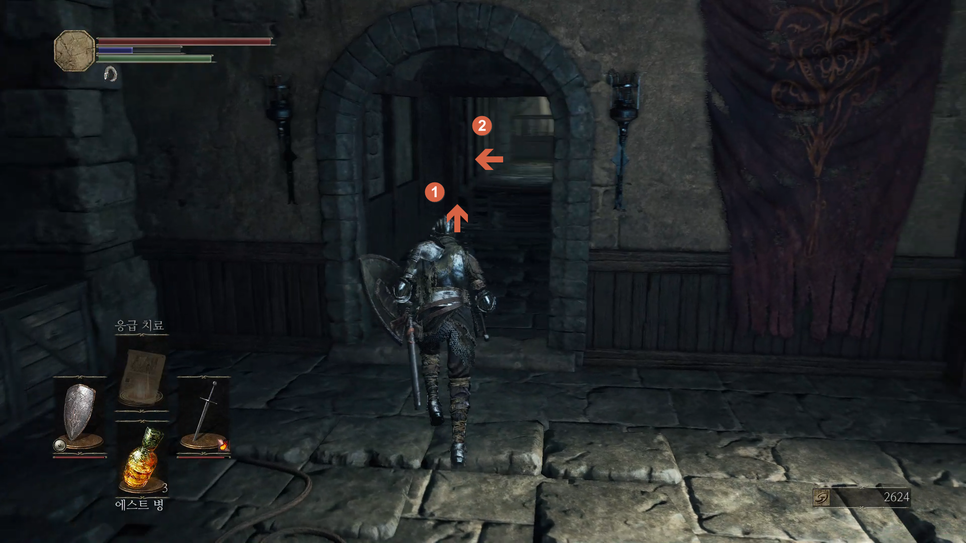Select the 응급 치료 spell slot
The image size is (966, 543).
click(x=141, y=377)
